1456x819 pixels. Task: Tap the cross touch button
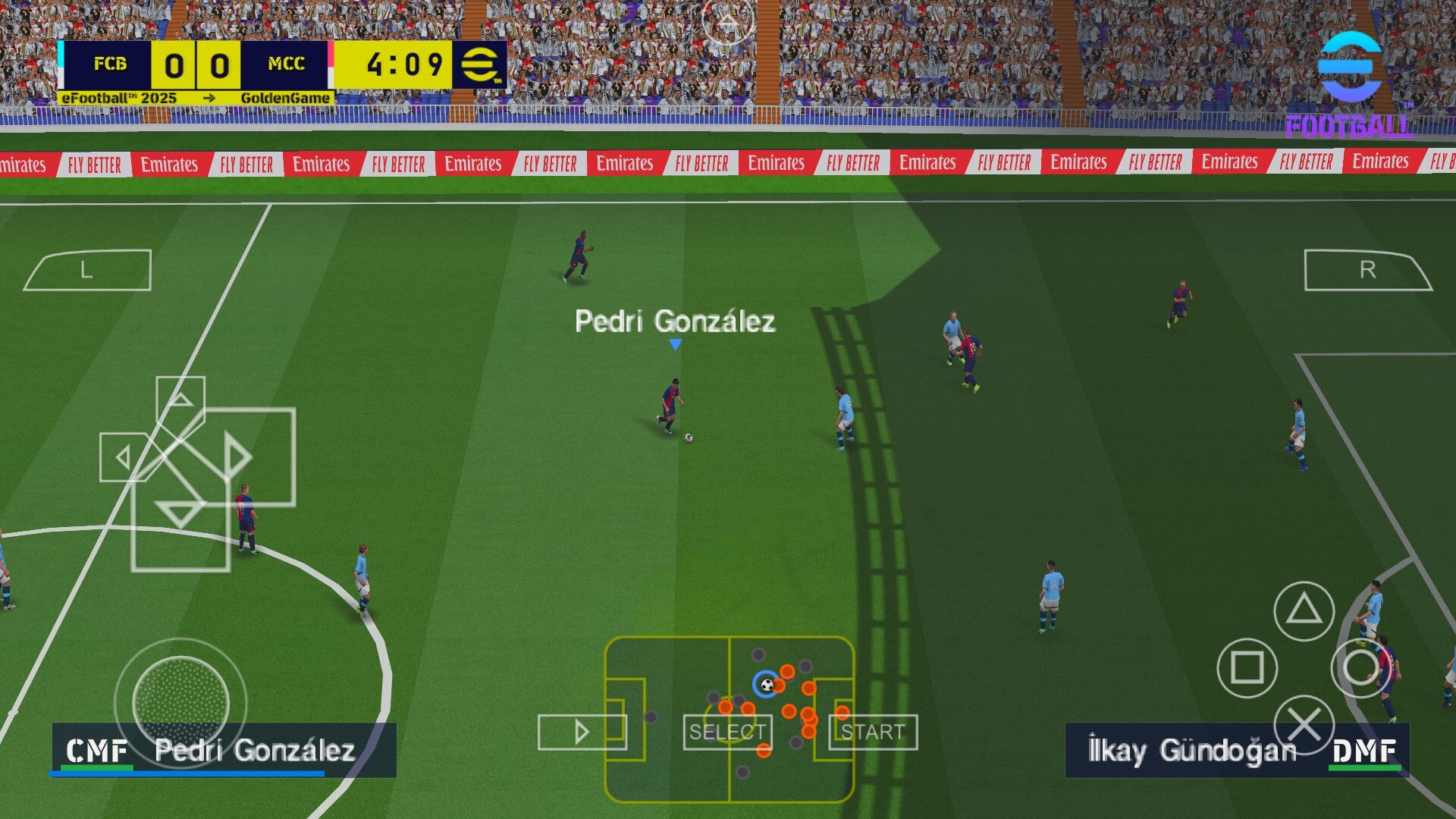(1304, 725)
